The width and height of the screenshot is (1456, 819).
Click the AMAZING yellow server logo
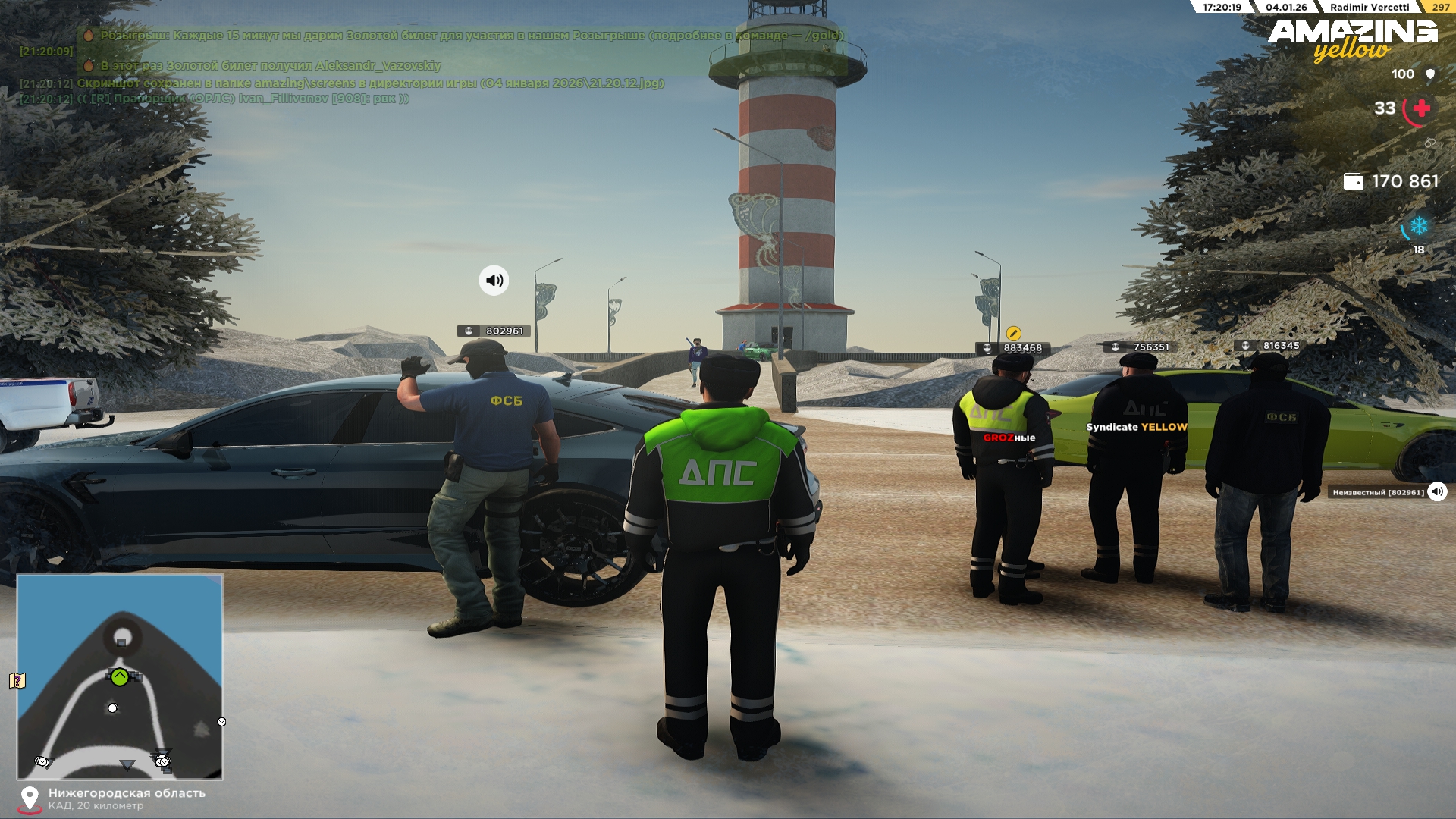coord(1352,39)
